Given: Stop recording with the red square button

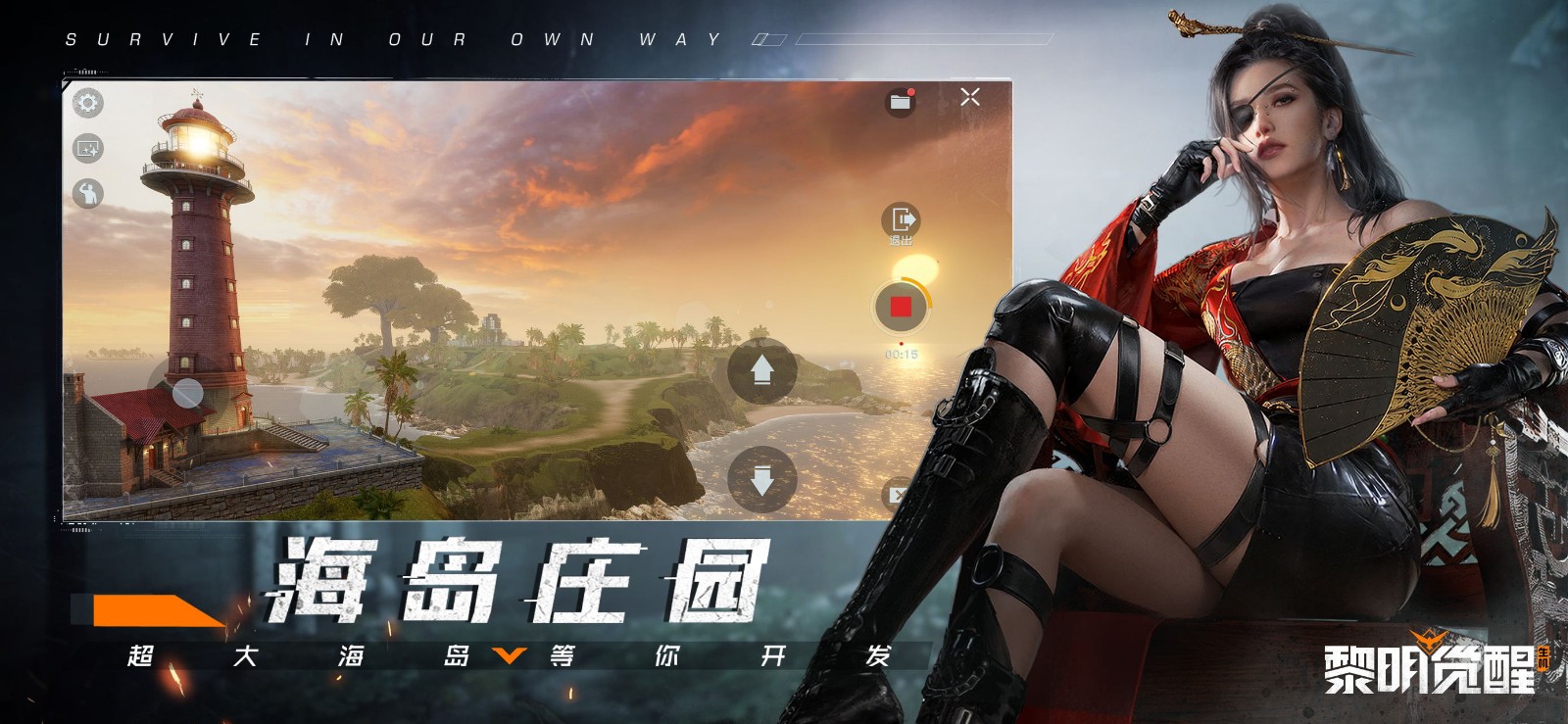Looking at the screenshot, I should click(x=901, y=308).
